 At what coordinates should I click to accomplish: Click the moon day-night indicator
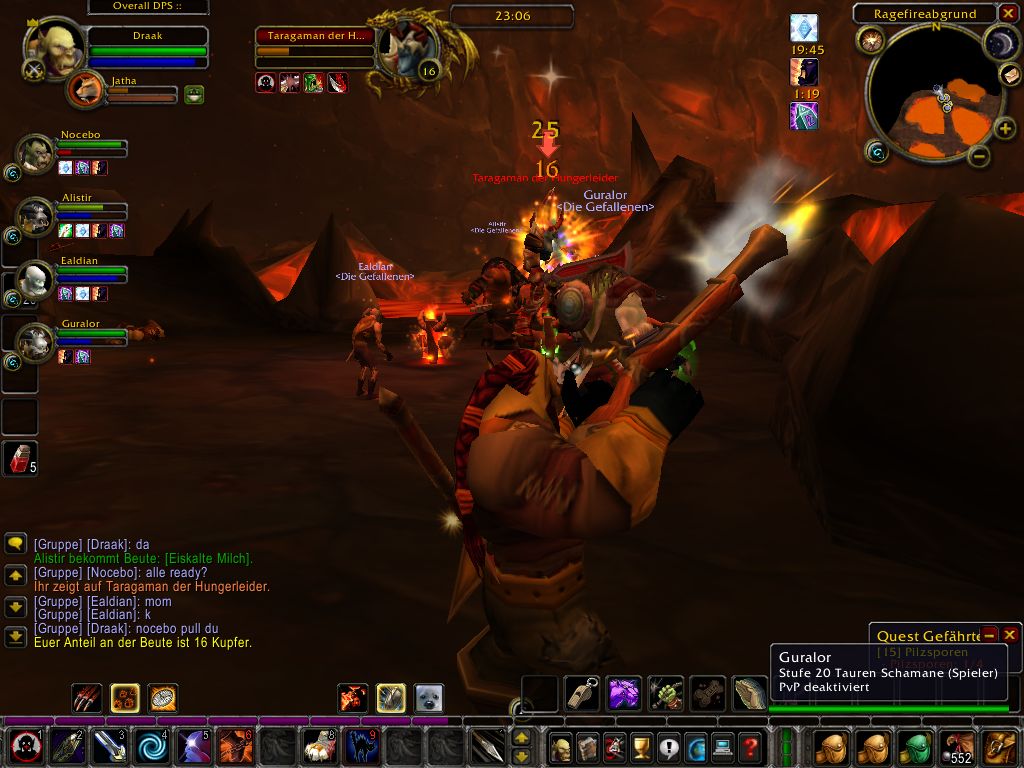1001,41
